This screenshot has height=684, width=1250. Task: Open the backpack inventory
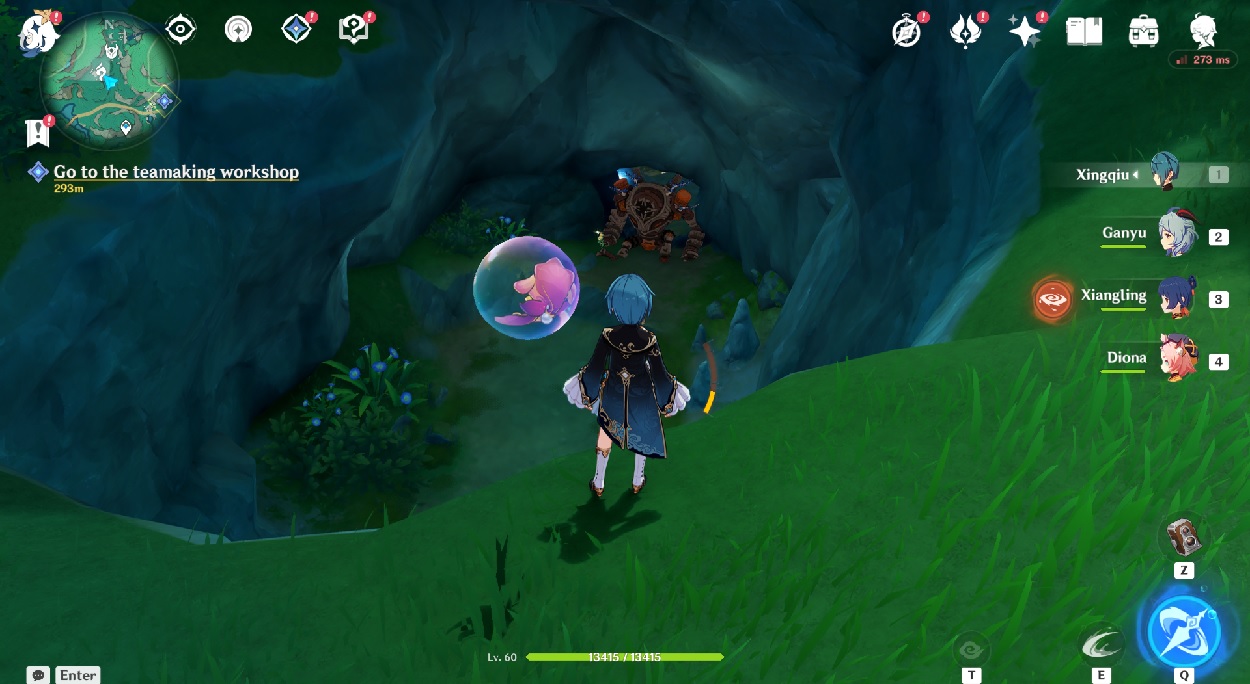click(x=1143, y=31)
